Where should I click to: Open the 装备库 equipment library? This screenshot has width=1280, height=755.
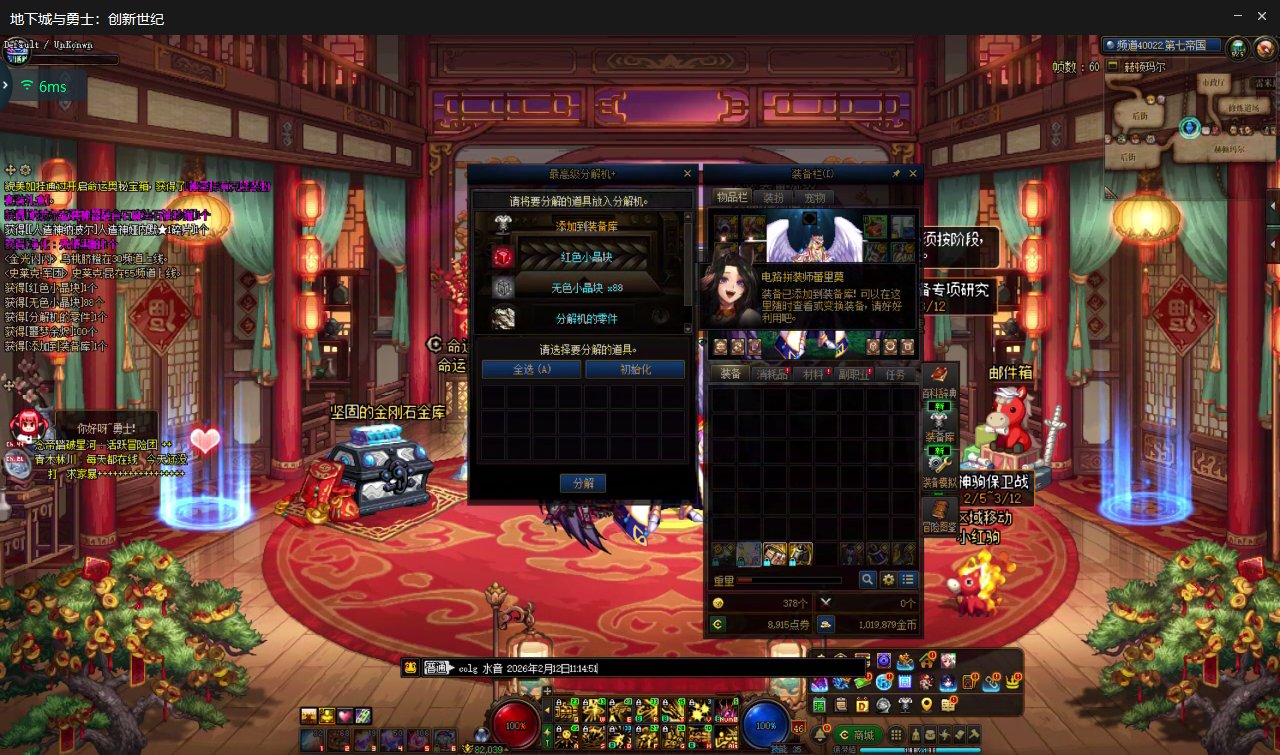[939, 427]
